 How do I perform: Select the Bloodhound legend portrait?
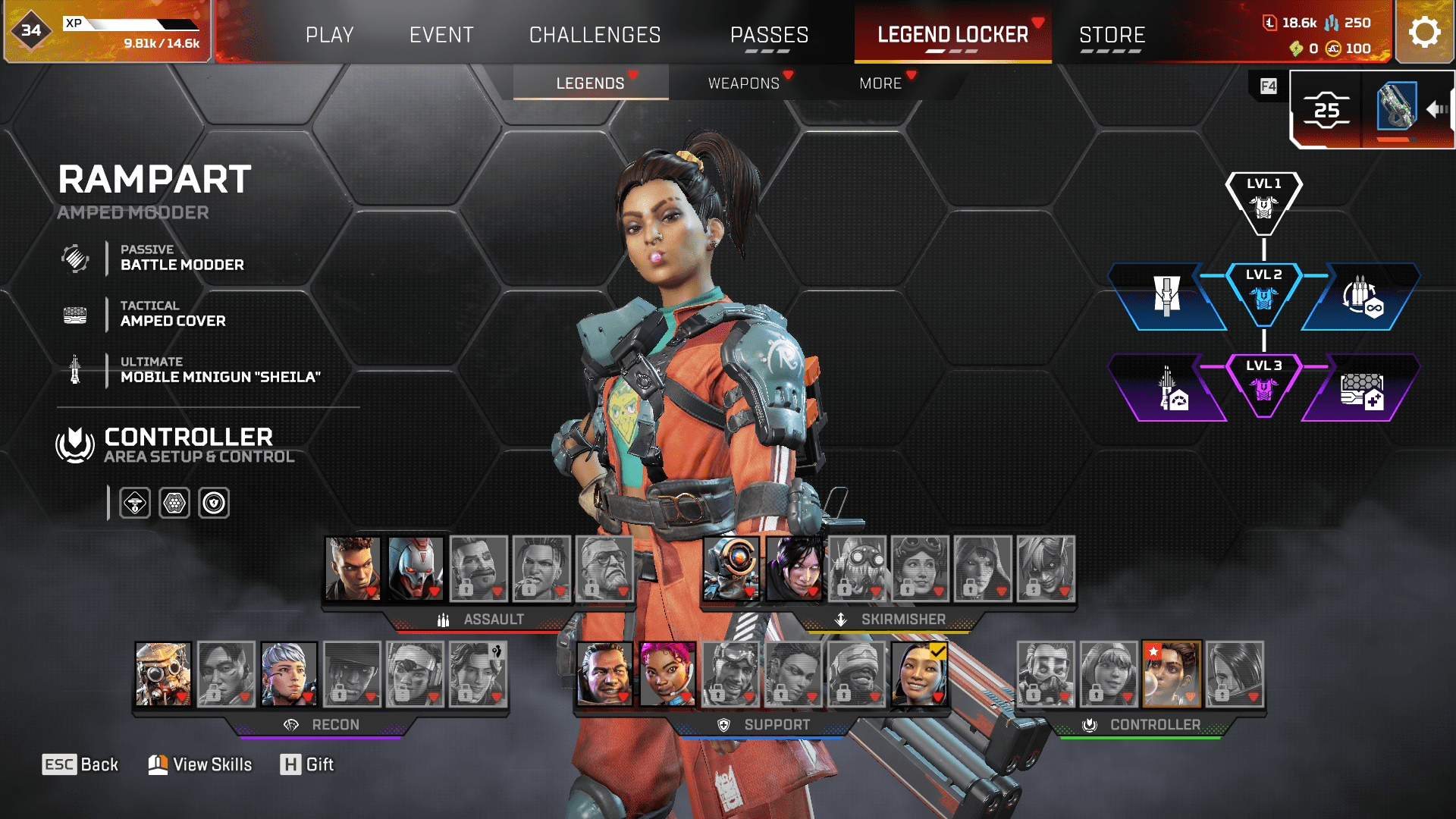coord(163,674)
